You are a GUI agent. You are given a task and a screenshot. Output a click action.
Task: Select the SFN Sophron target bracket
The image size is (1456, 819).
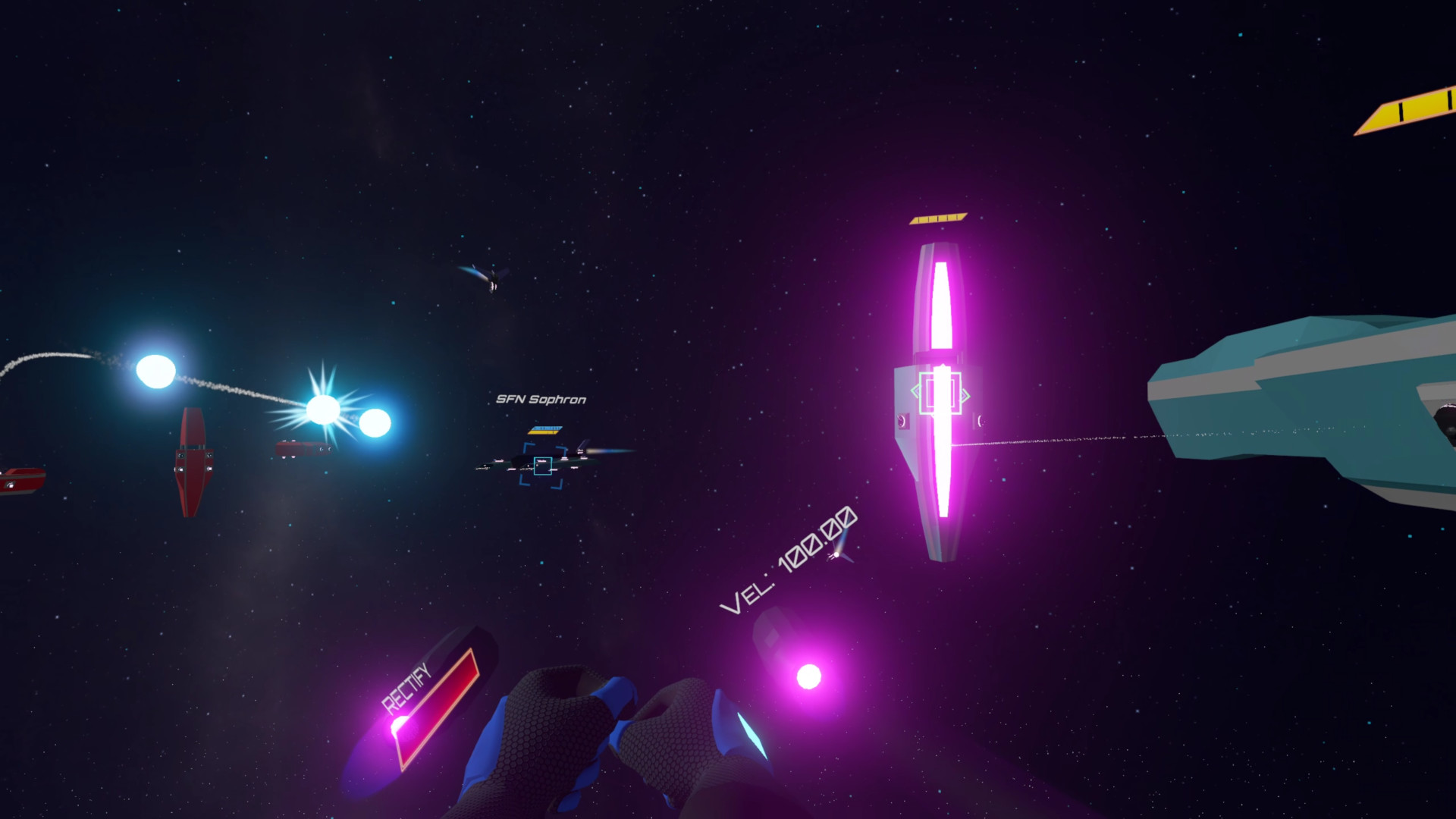coord(543,466)
